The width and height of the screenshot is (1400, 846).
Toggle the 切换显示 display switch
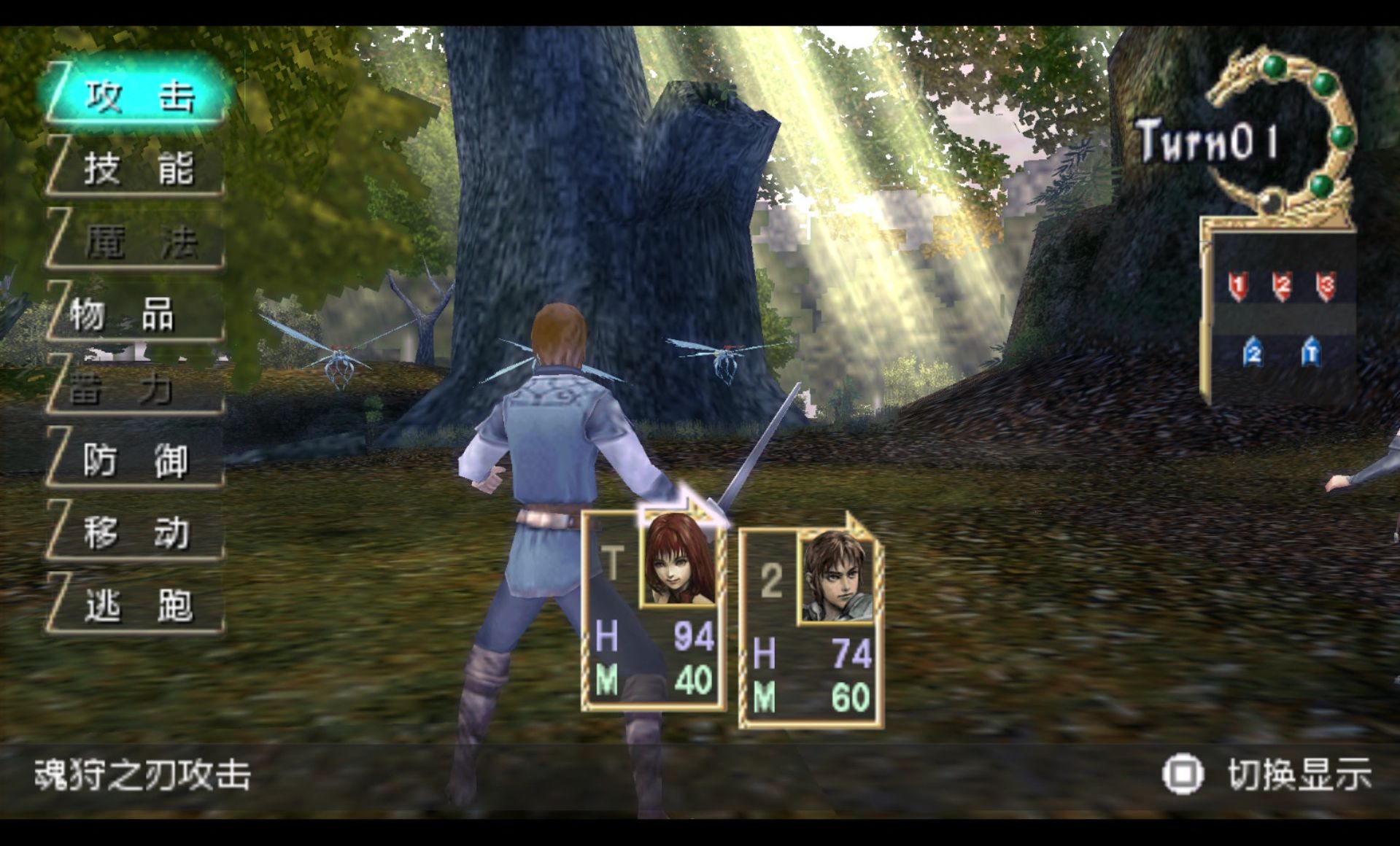pos(1269,775)
